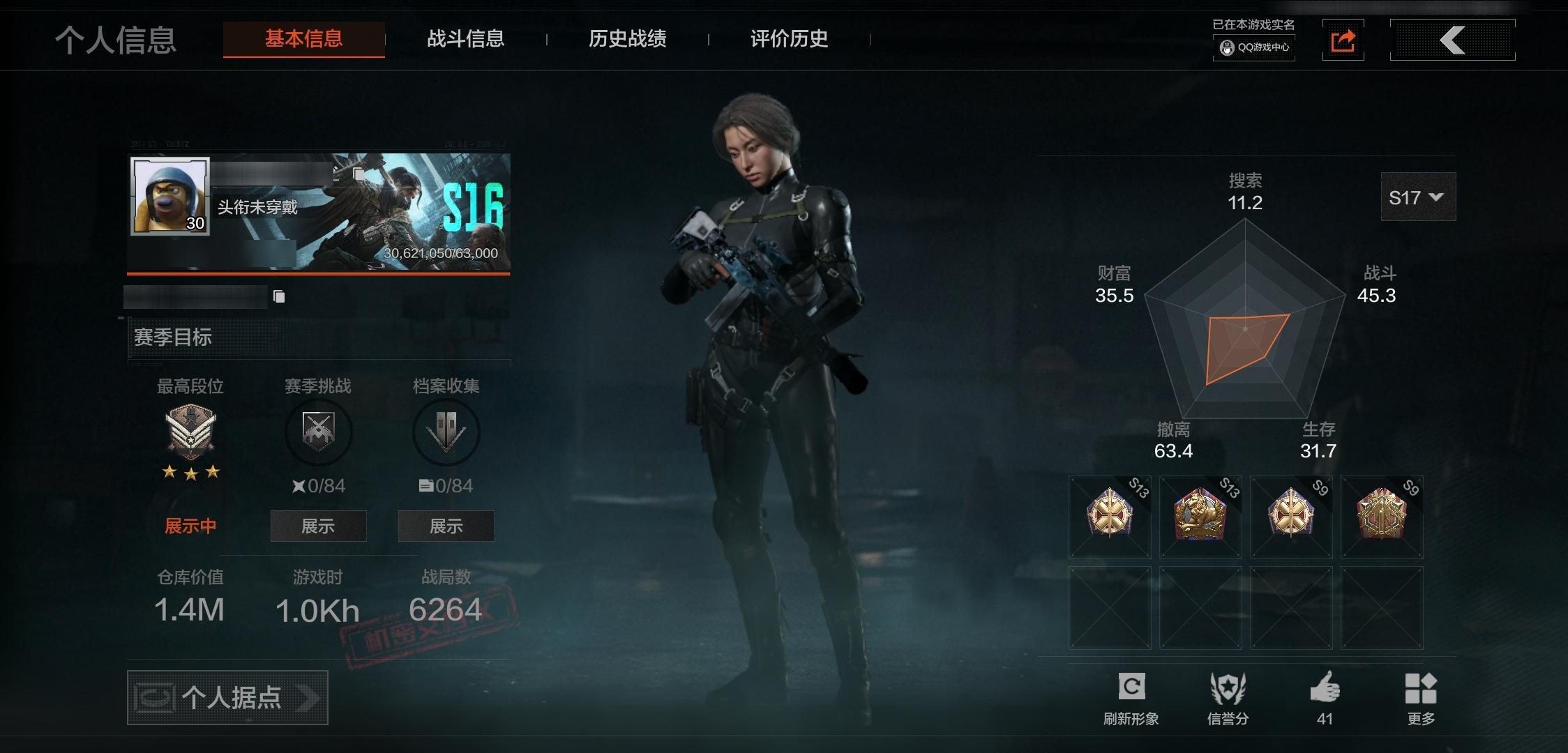Click the bear player avatar
The image size is (1568, 753).
(170, 196)
